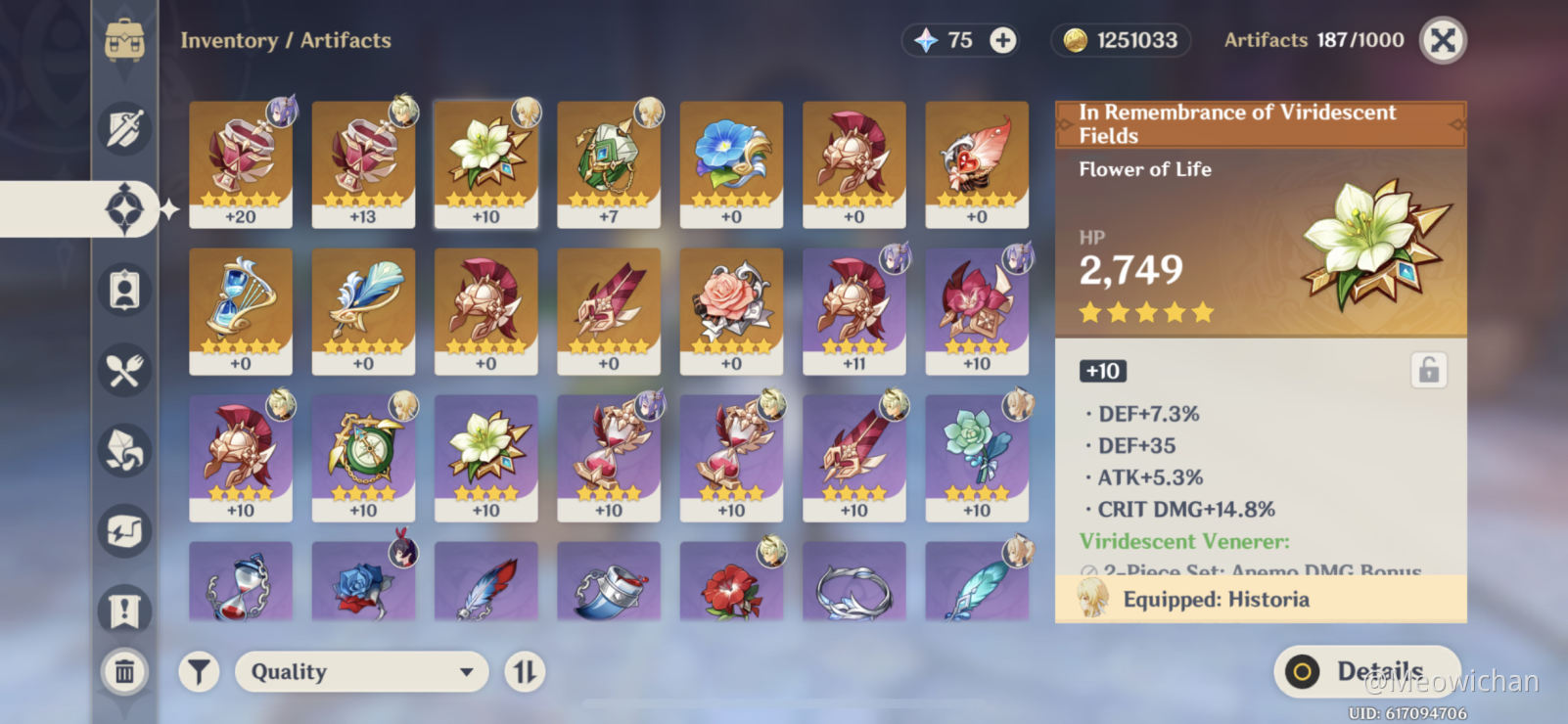The width and height of the screenshot is (1568, 724).
Task: Toggle the sort order arrows icon
Action: click(526, 672)
